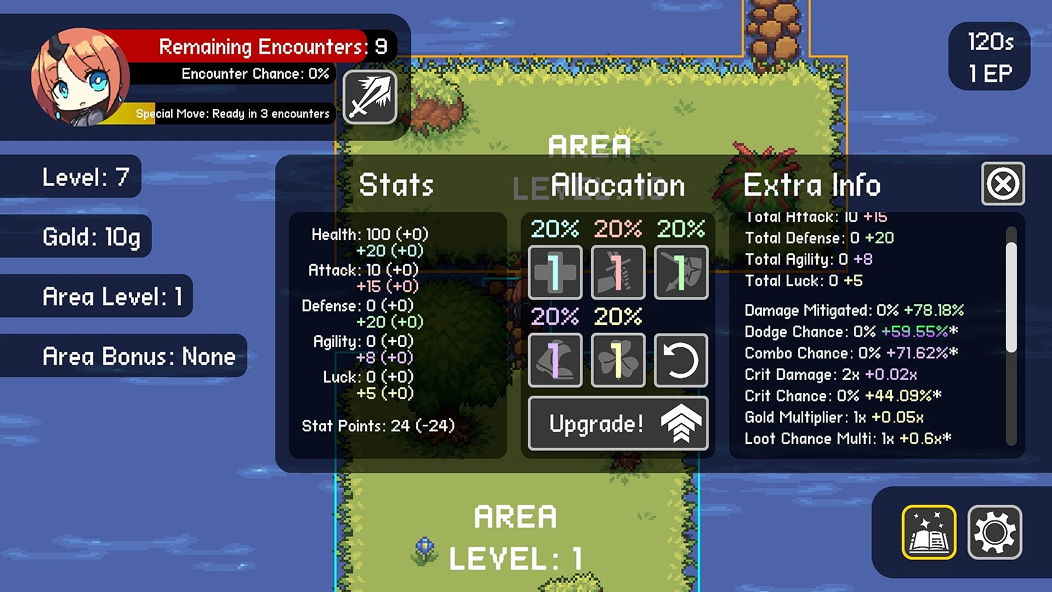The width and height of the screenshot is (1052, 592).
Task: Open the spellbook journal button
Action: point(929,531)
